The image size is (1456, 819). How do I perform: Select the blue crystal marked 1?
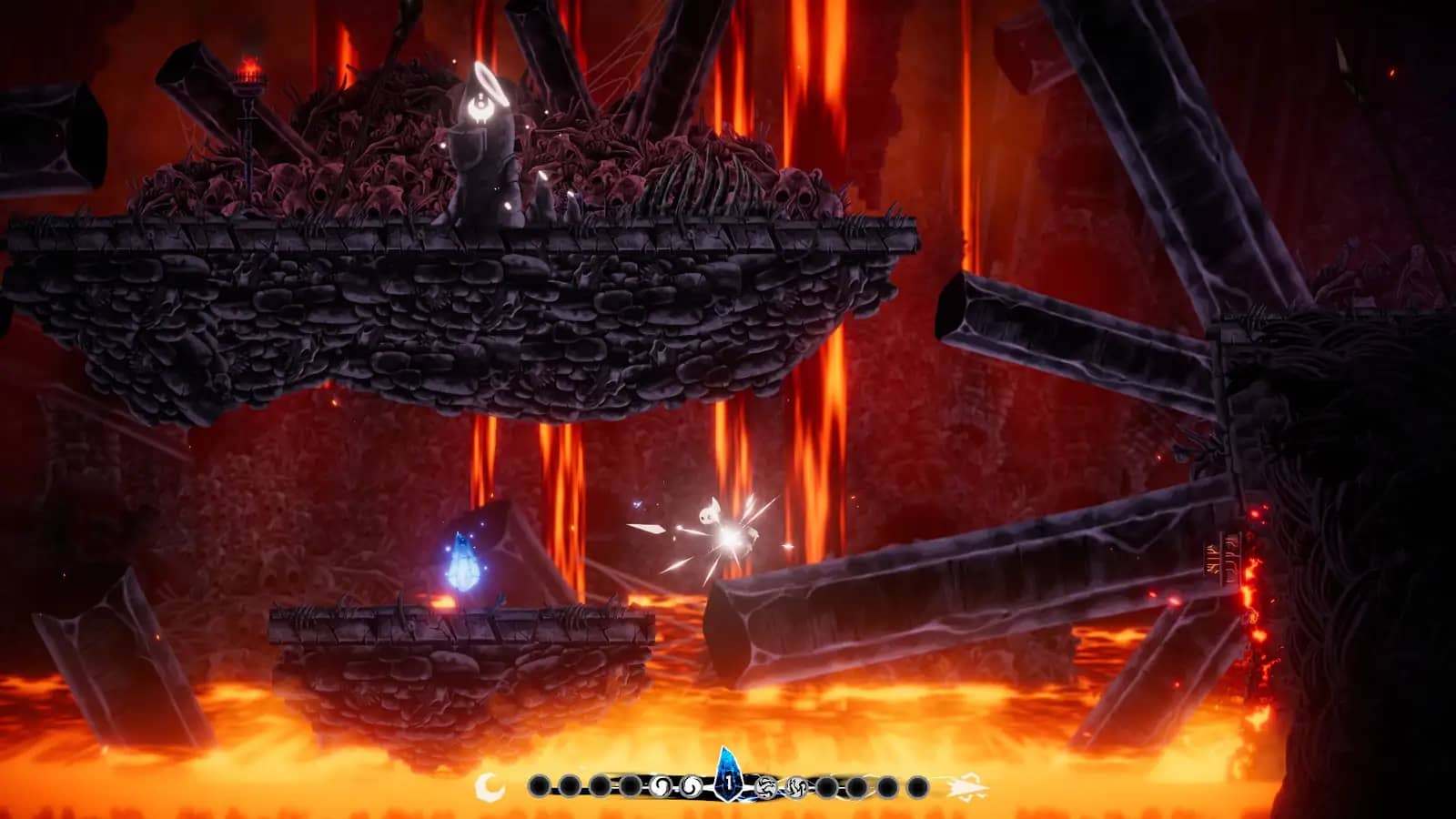728,779
